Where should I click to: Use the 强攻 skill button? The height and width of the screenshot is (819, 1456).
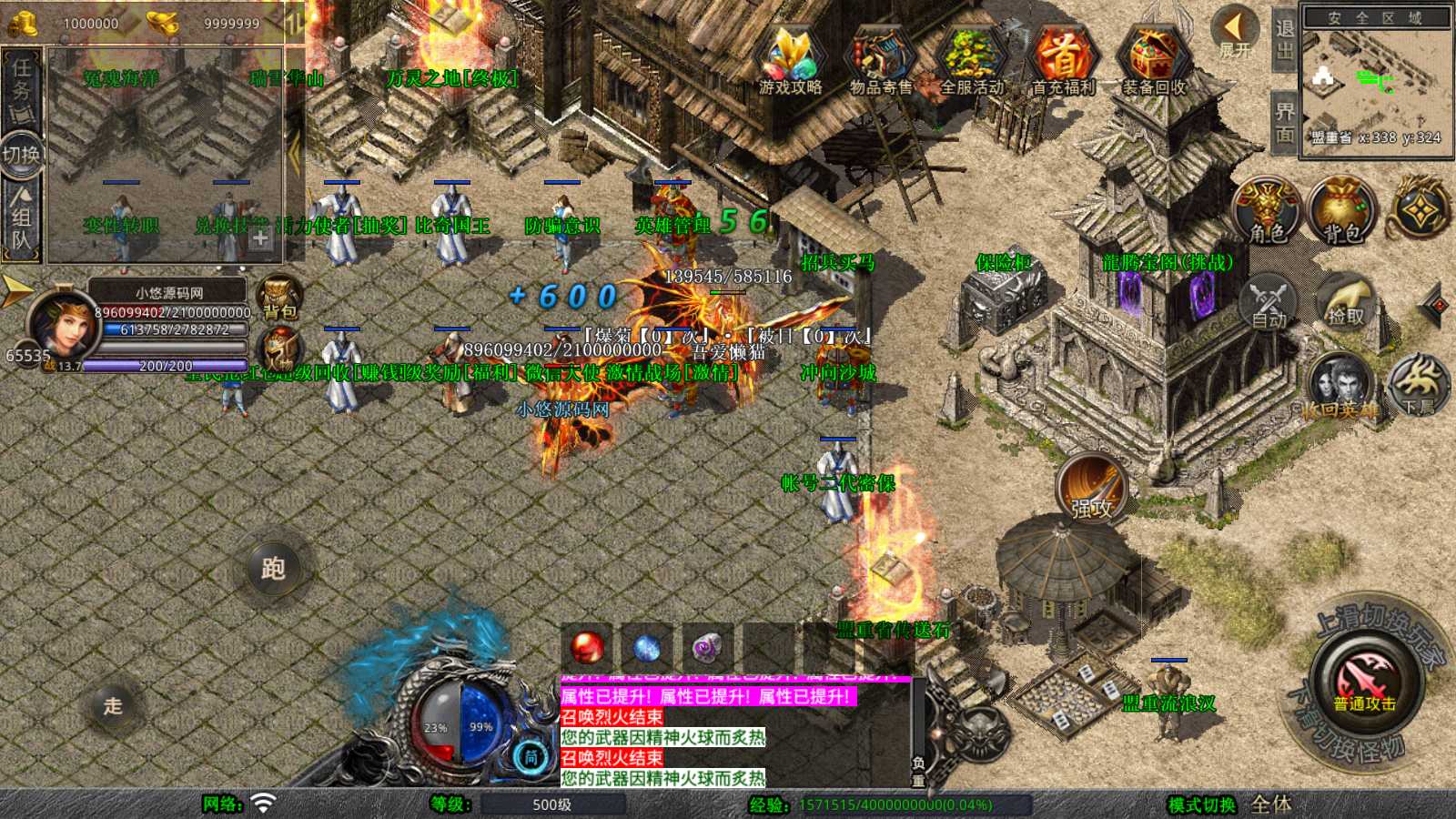[1091, 488]
